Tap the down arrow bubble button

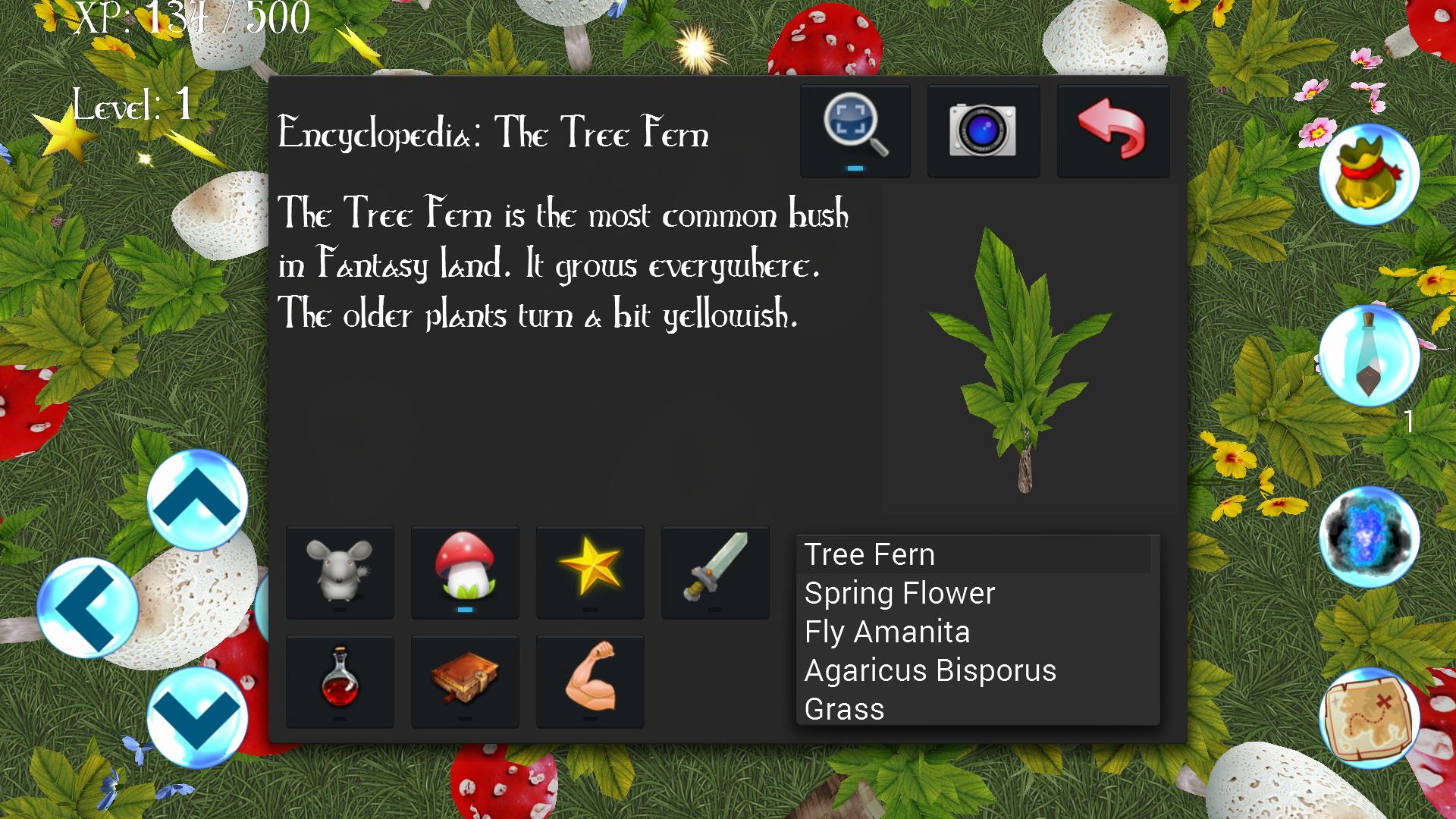click(x=197, y=717)
